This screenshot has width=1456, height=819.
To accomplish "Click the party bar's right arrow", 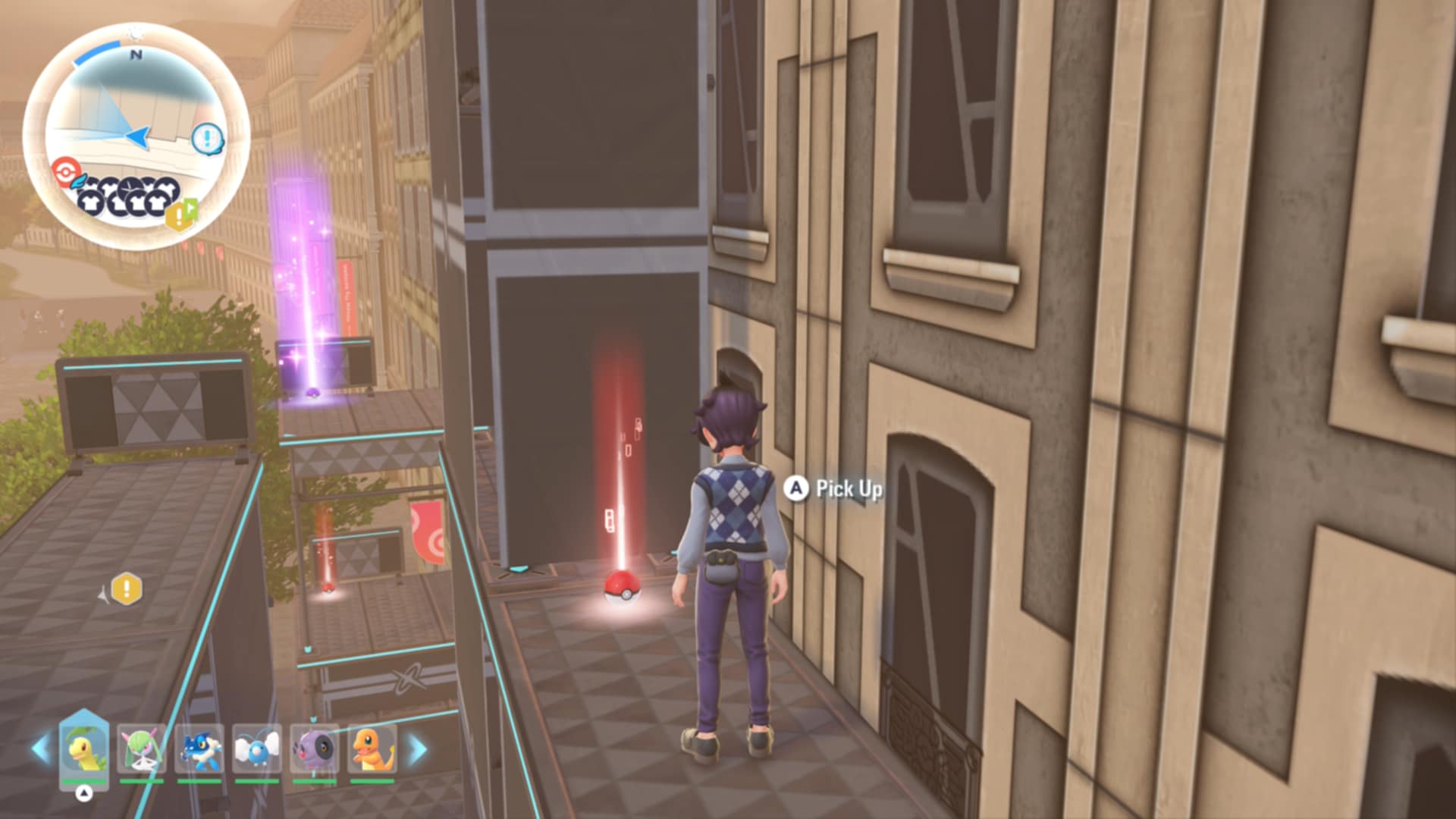I will (x=418, y=749).
